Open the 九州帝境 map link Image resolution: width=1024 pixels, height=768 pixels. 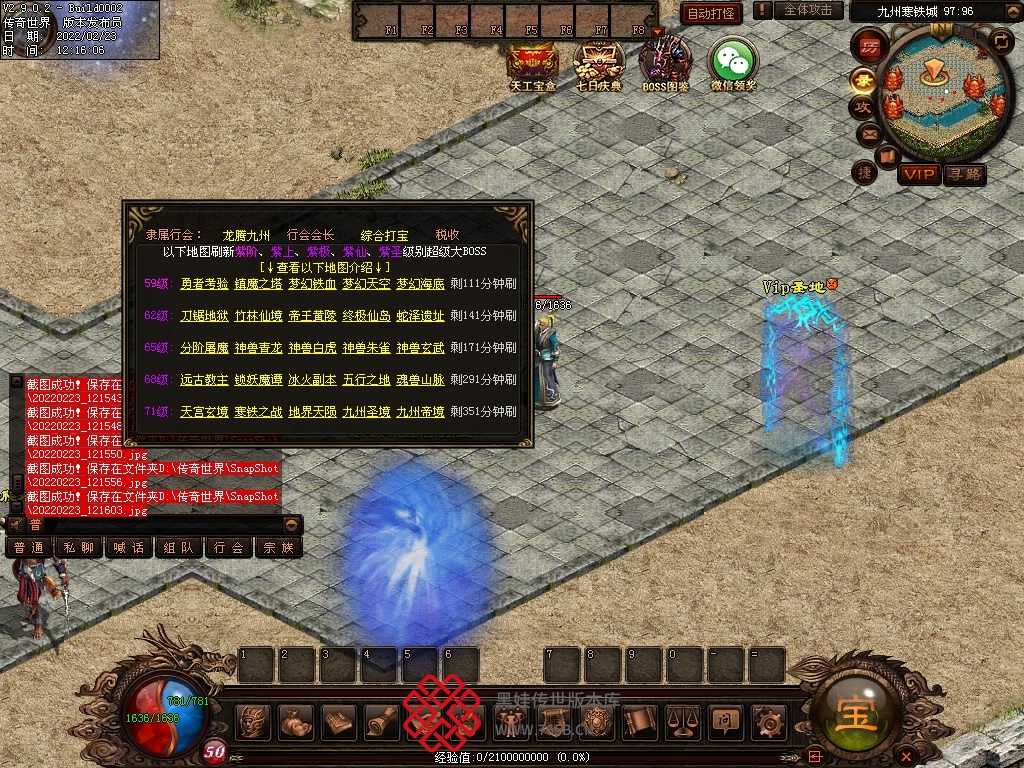420,412
